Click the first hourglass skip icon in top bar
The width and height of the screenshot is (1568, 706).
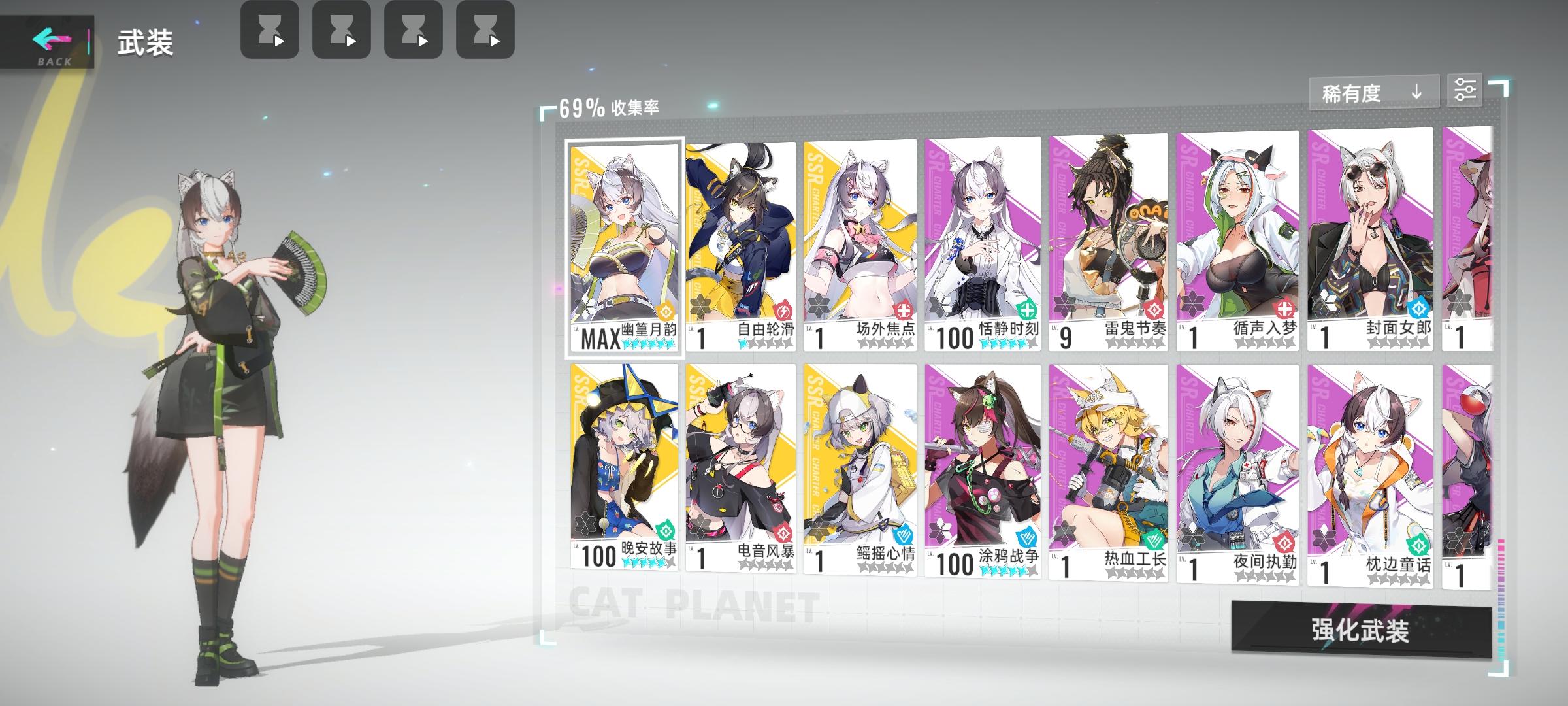(x=270, y=29)
